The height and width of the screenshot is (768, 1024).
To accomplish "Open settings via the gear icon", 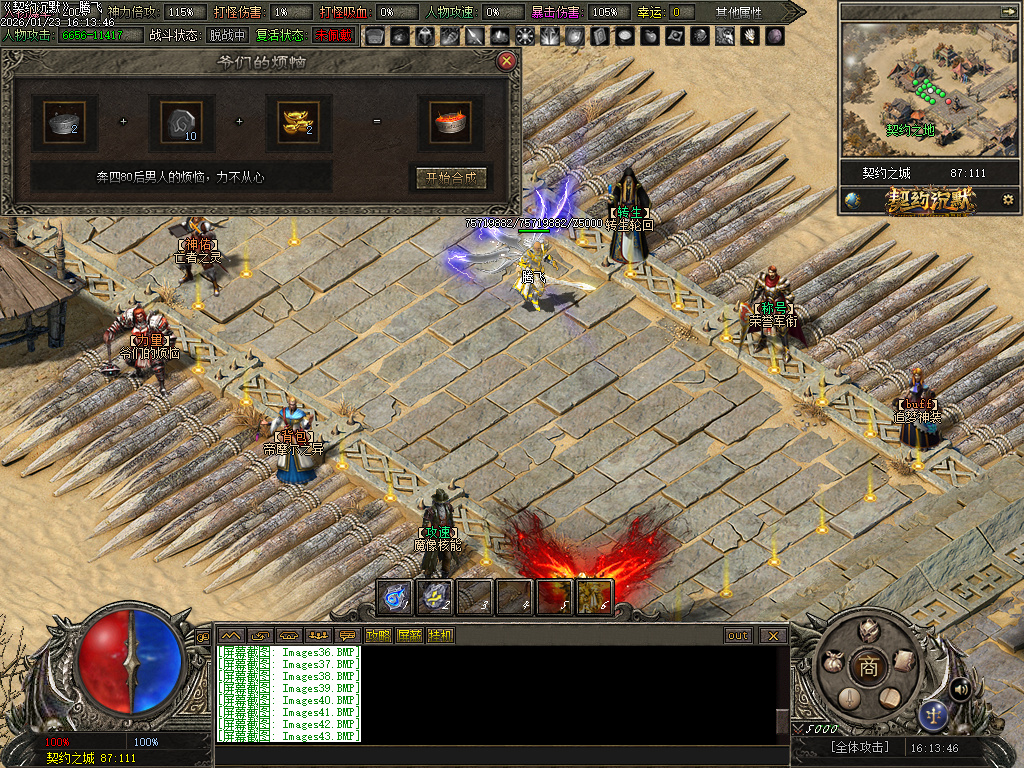I will click(x=1008, y=200).
